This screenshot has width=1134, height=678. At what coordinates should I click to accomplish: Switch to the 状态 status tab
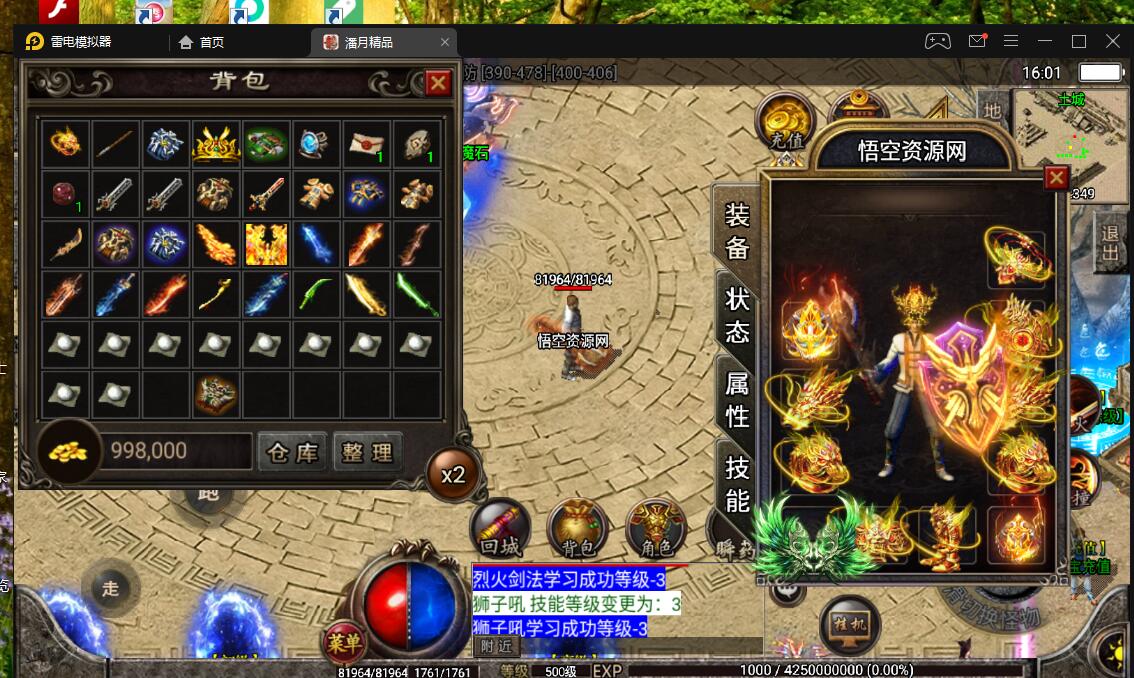738,315
